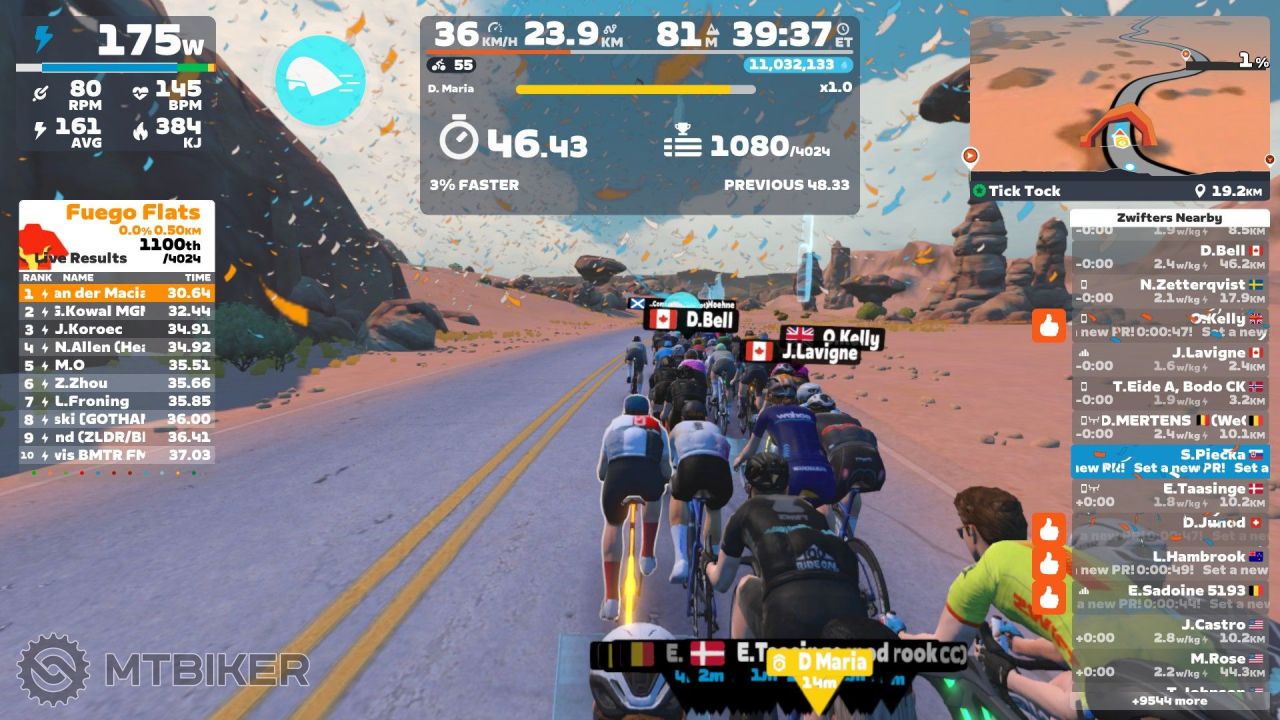Screen dimensions: 1280x720
Task: Select M.Rose in the nearby list
Action: 1170,665
